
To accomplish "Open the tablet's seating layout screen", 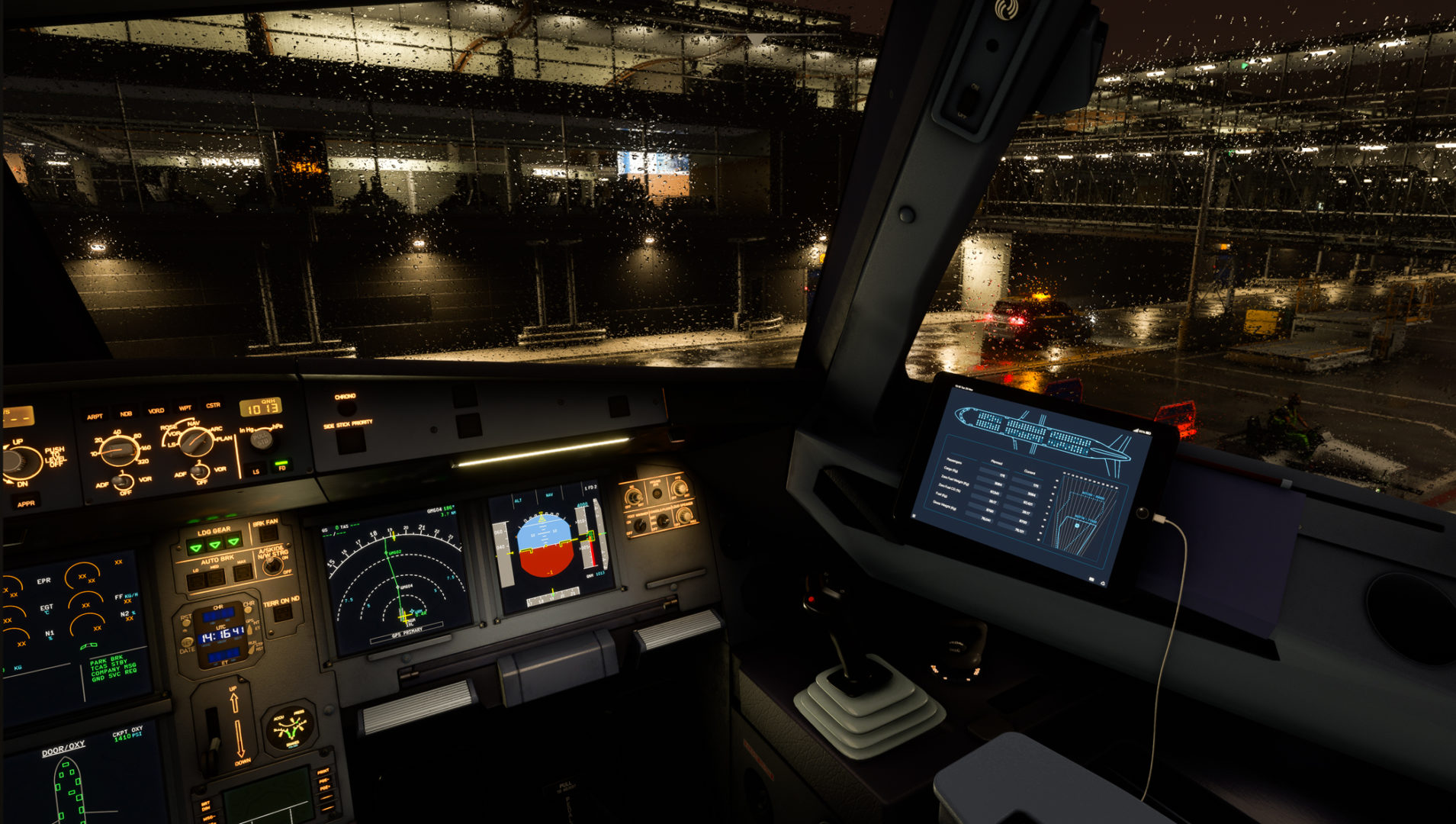I will click(1041, 431).
